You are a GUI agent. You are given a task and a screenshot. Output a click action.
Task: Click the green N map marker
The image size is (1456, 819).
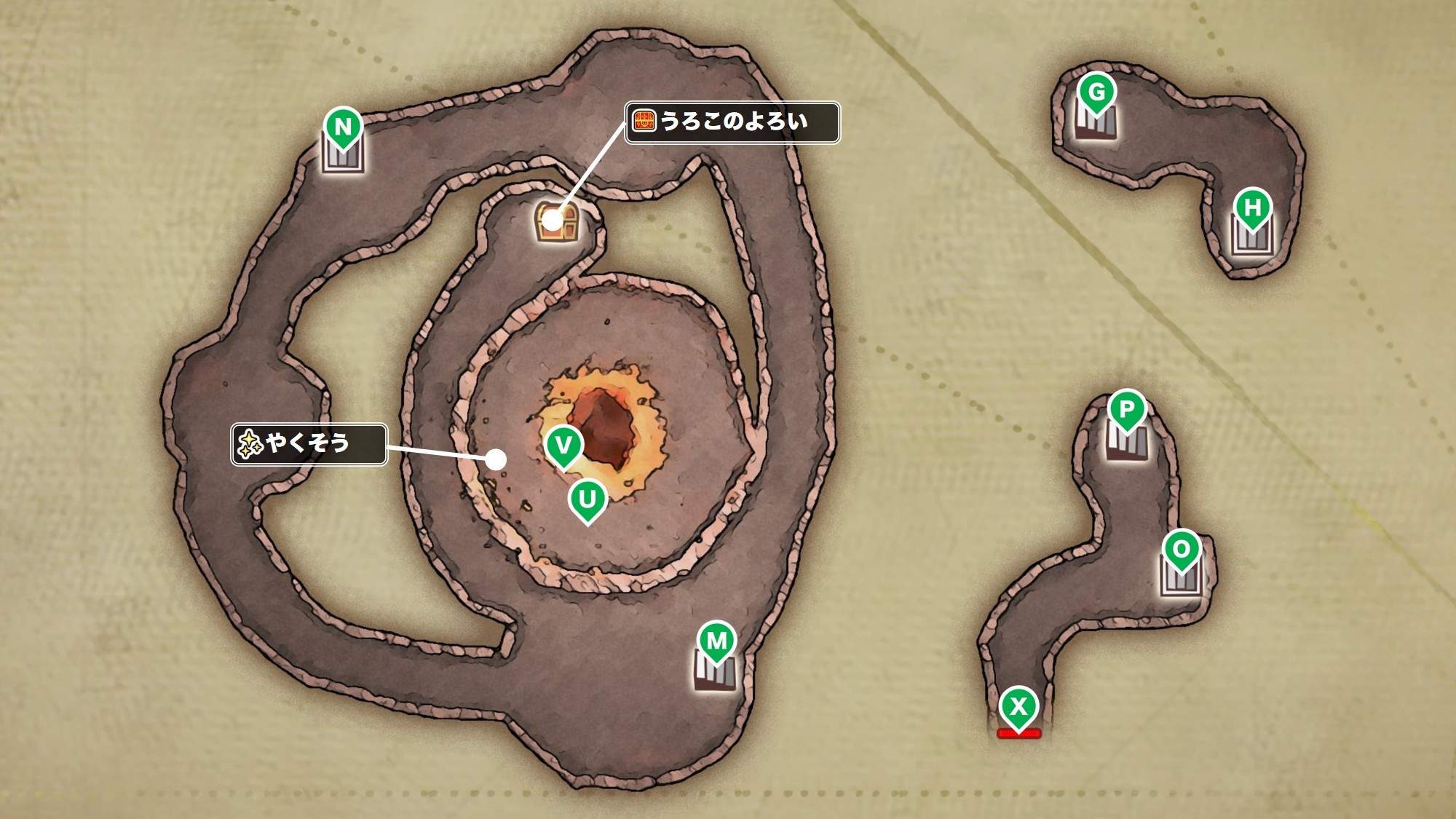click(343, 127)
